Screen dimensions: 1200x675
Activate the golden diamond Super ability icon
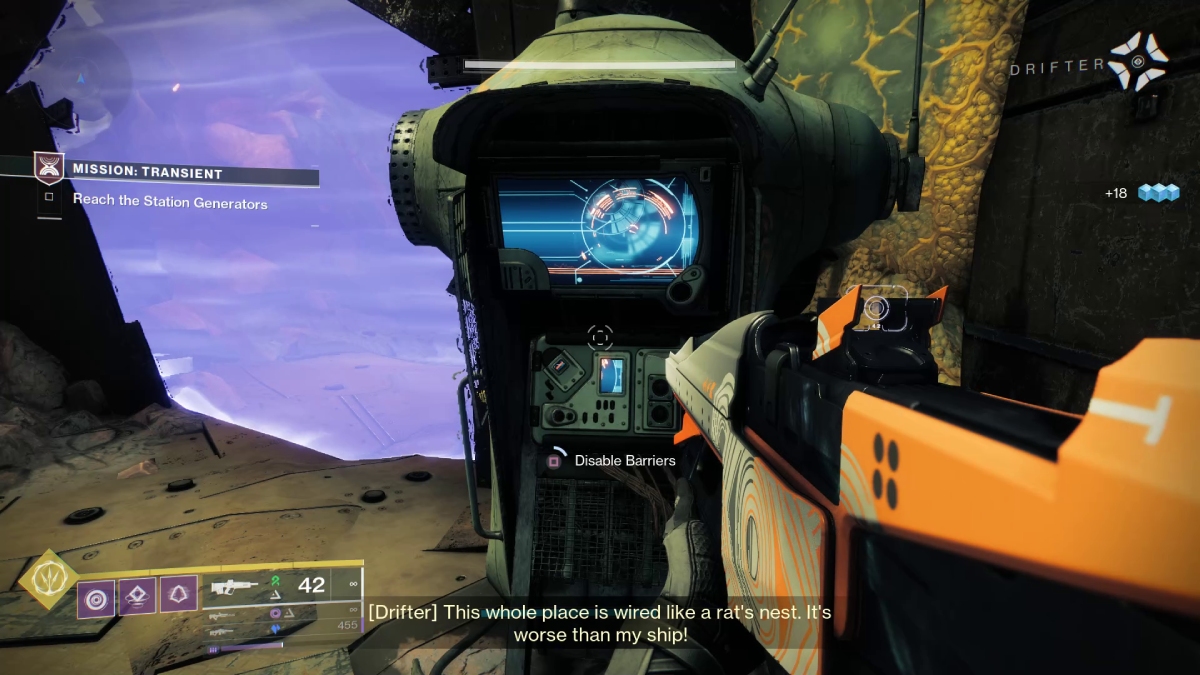[48, 580]
